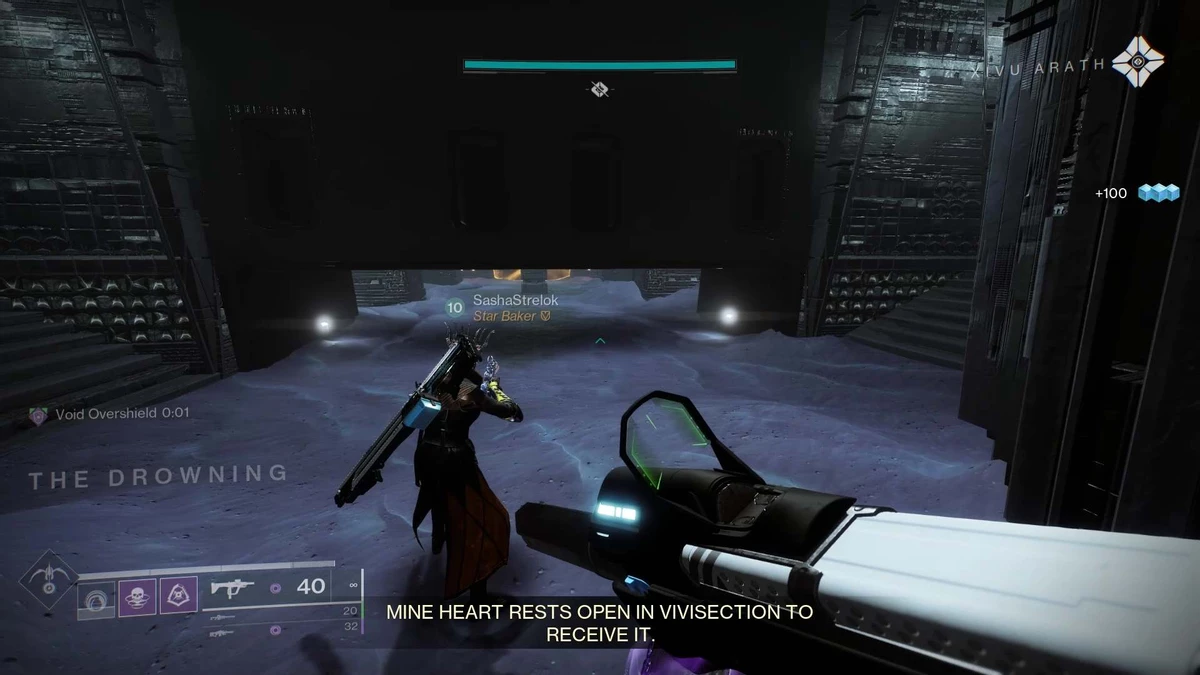Activate the grenade ability slot

(x=97, y=598)
